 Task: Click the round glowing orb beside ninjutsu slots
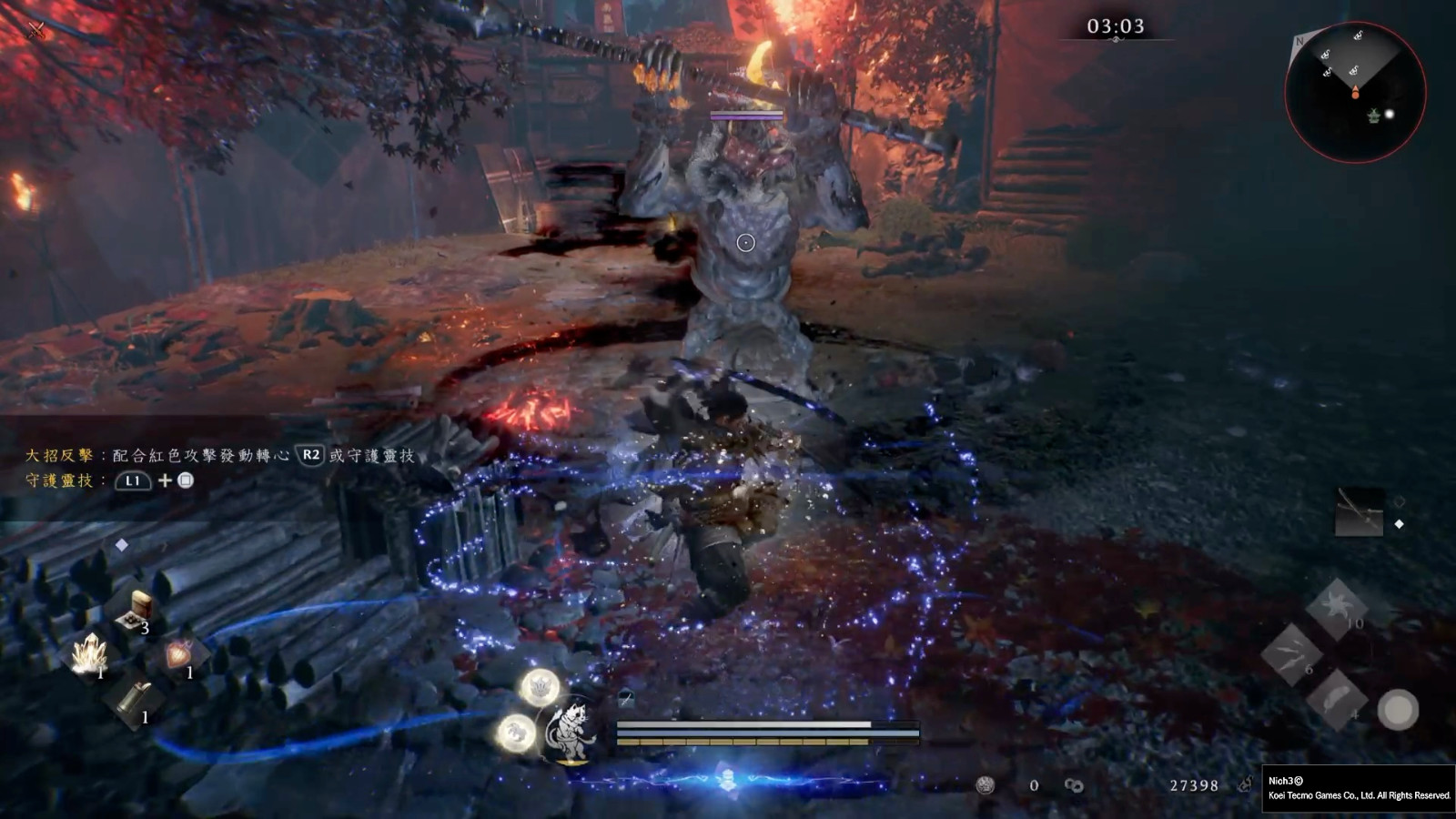(x=1398, y=709)
